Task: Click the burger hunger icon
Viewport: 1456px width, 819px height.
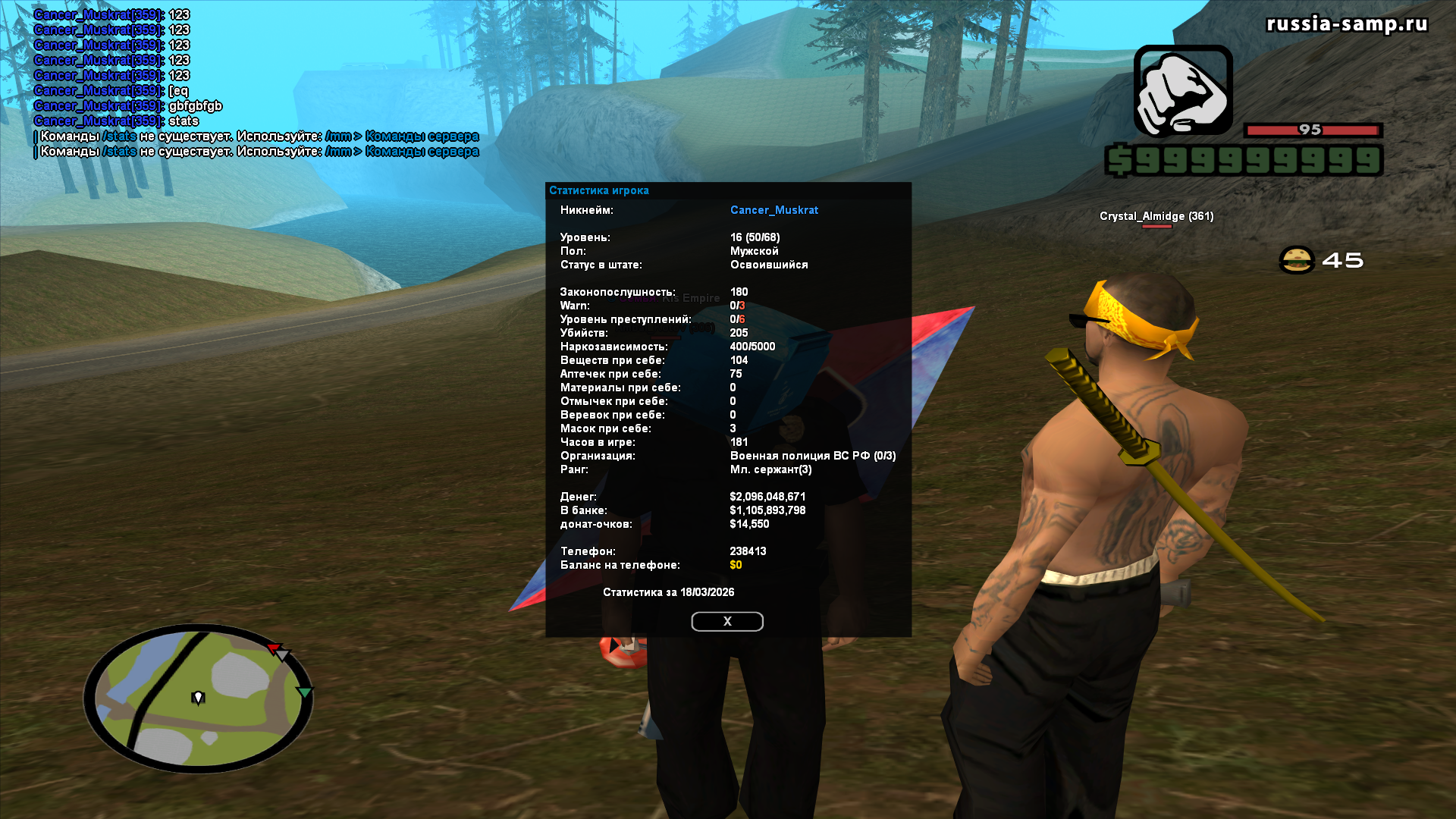Action: pos(1296,260)
